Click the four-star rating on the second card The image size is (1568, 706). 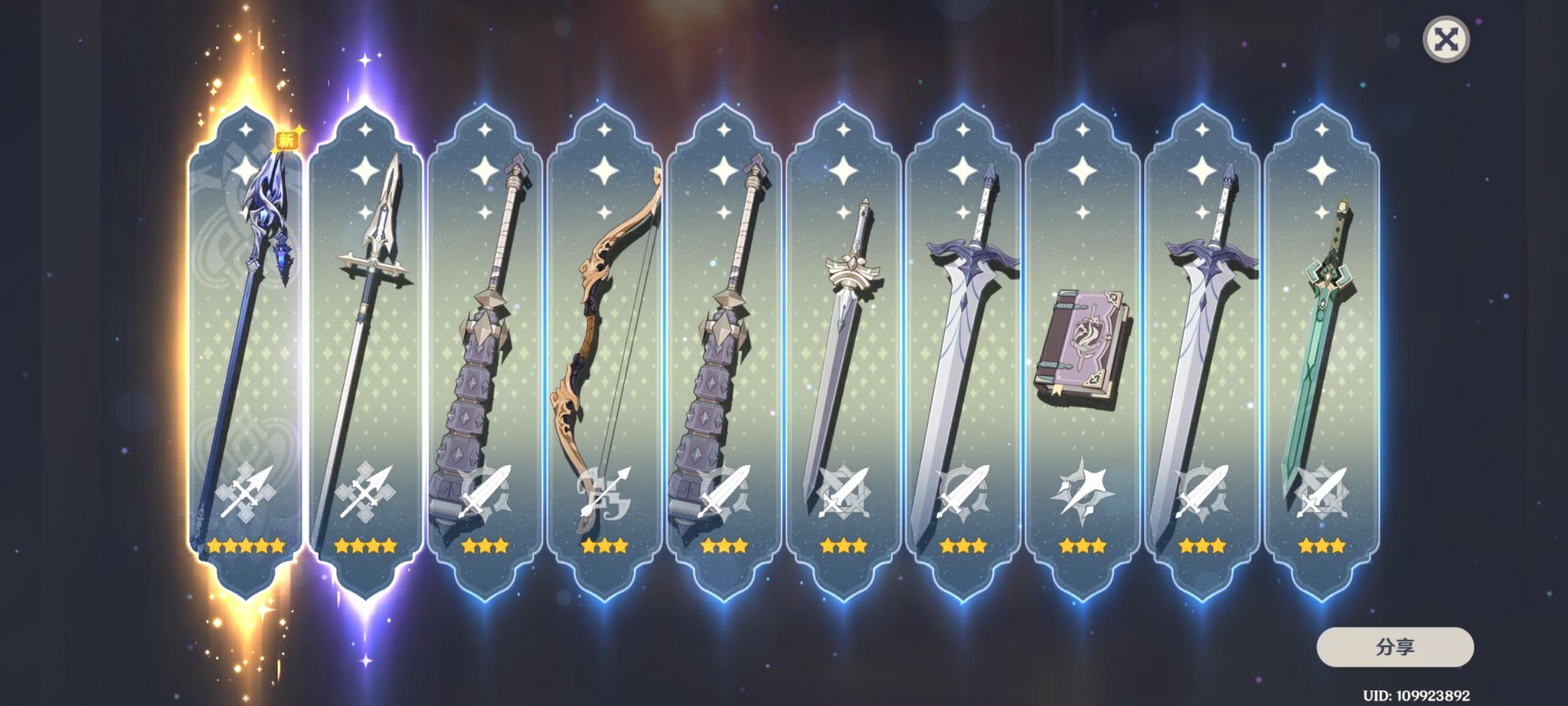pos(365,546)
